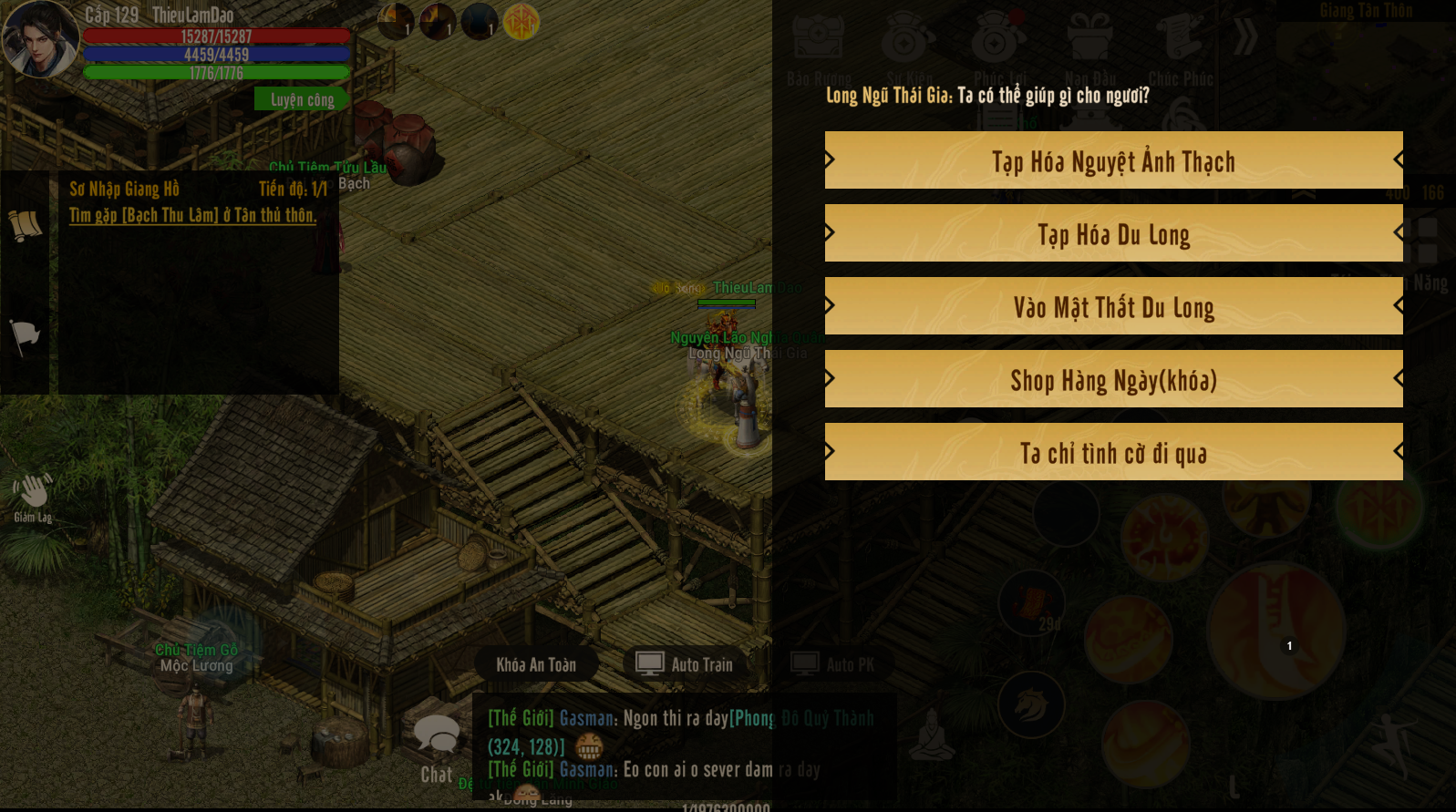Choose Ta chỉ tình cờ đi qua
The image size is (1456, 812).
[x=1113, y=452]
